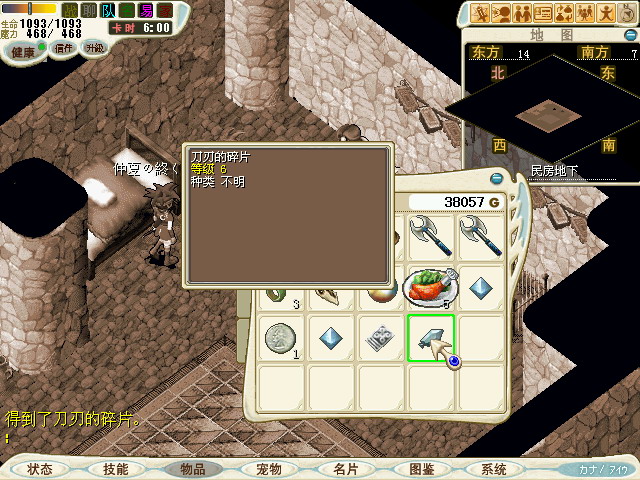Select the blade fragment item slot
This screenshot has height=480, width=640.
[x=431, y=338]
